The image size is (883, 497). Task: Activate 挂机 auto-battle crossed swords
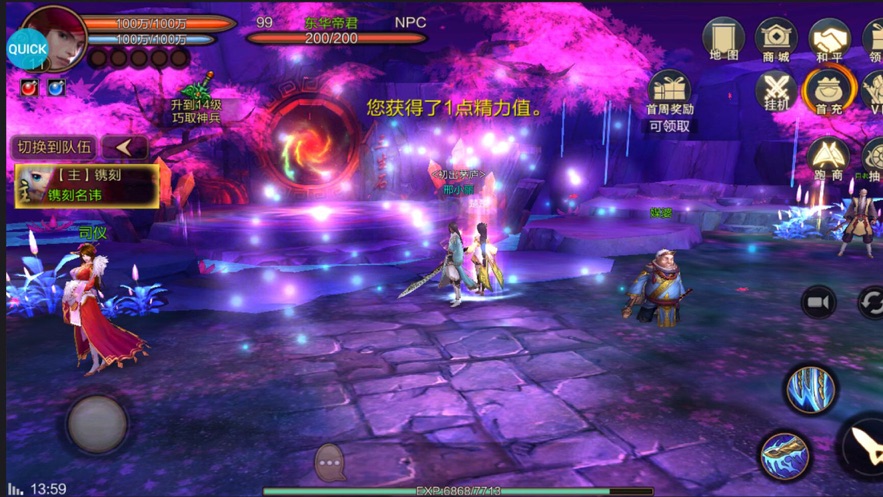(x=776, y=90)
